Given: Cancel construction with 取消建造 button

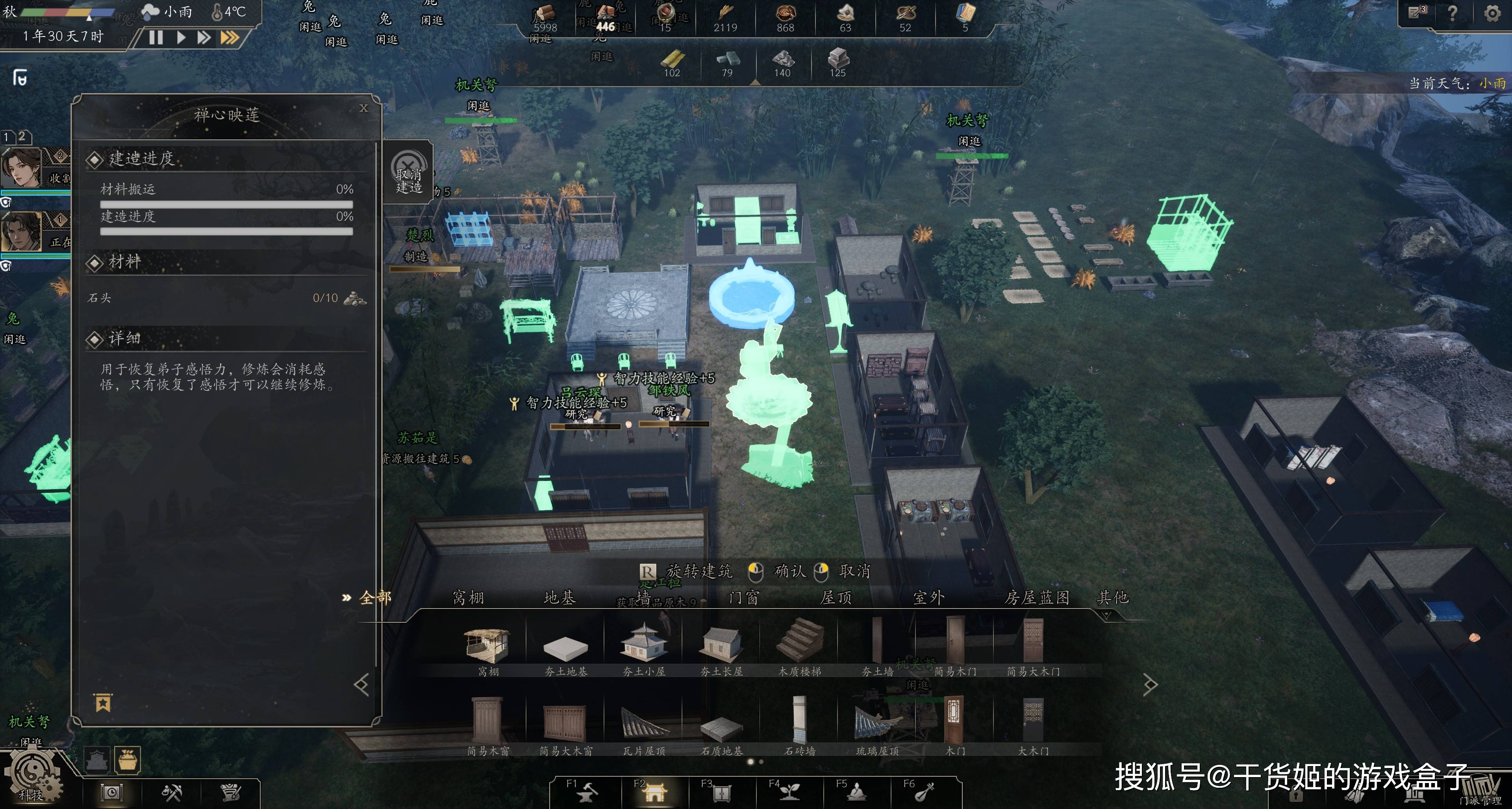Looking at the screenshot, I should (409, 173).
